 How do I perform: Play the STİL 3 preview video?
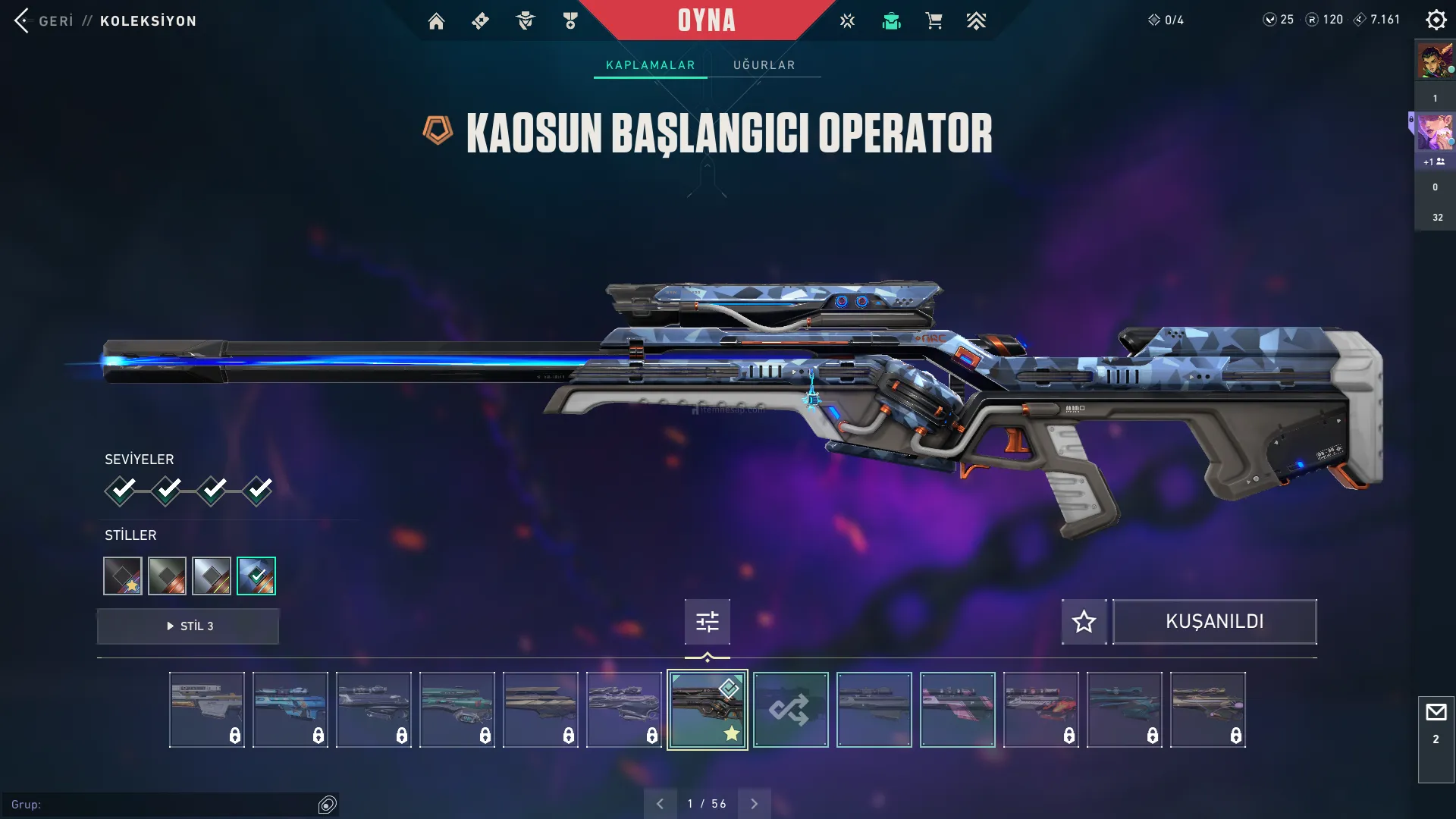click(x=188, y=626)
